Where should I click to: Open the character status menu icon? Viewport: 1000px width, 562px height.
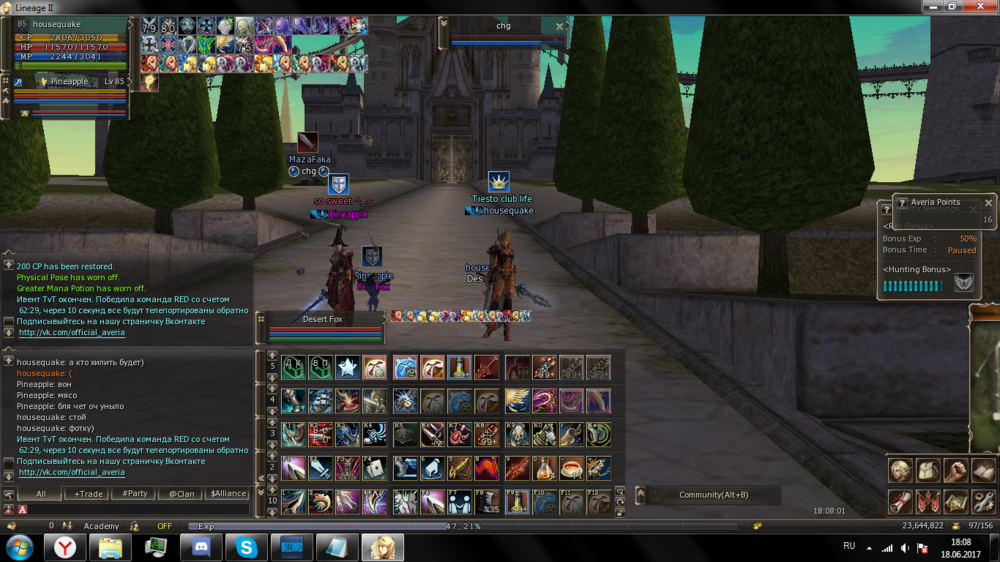901,470
